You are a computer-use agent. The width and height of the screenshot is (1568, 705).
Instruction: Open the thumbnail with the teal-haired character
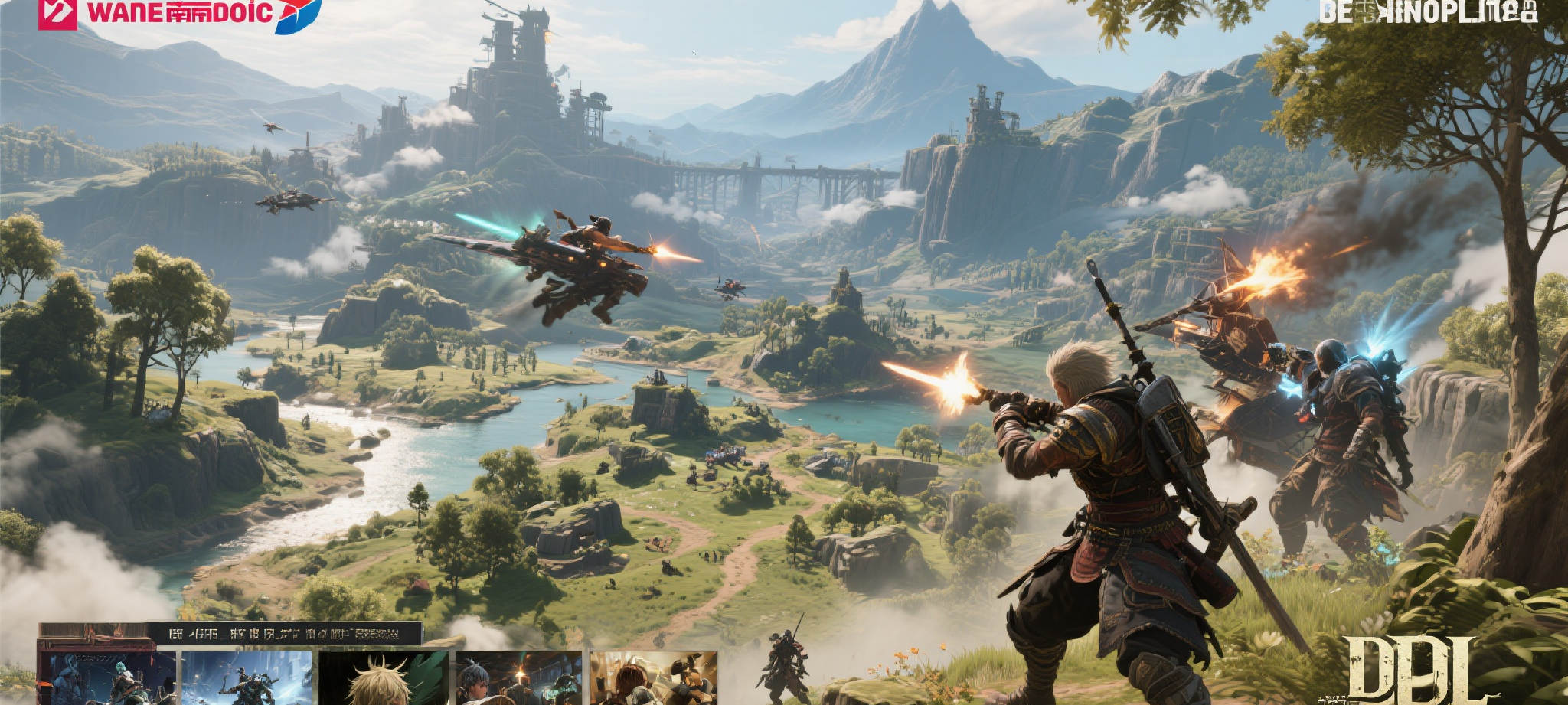click(x=107, y=677)
